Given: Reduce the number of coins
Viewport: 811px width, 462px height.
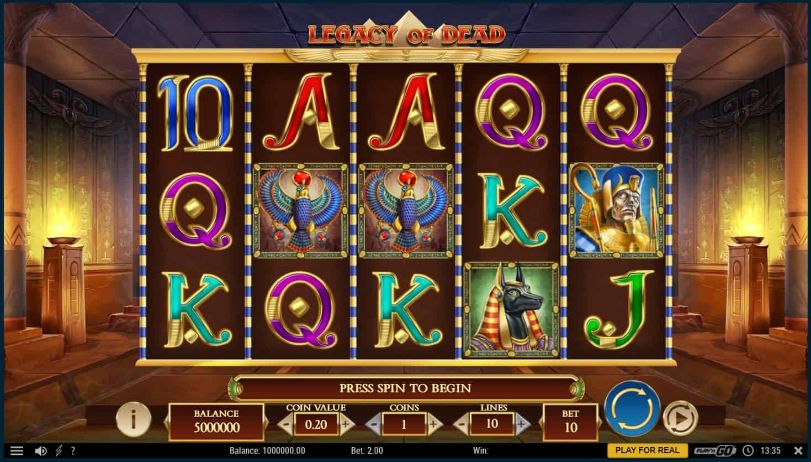Looking at the screenshot, I should click(373, 423).
